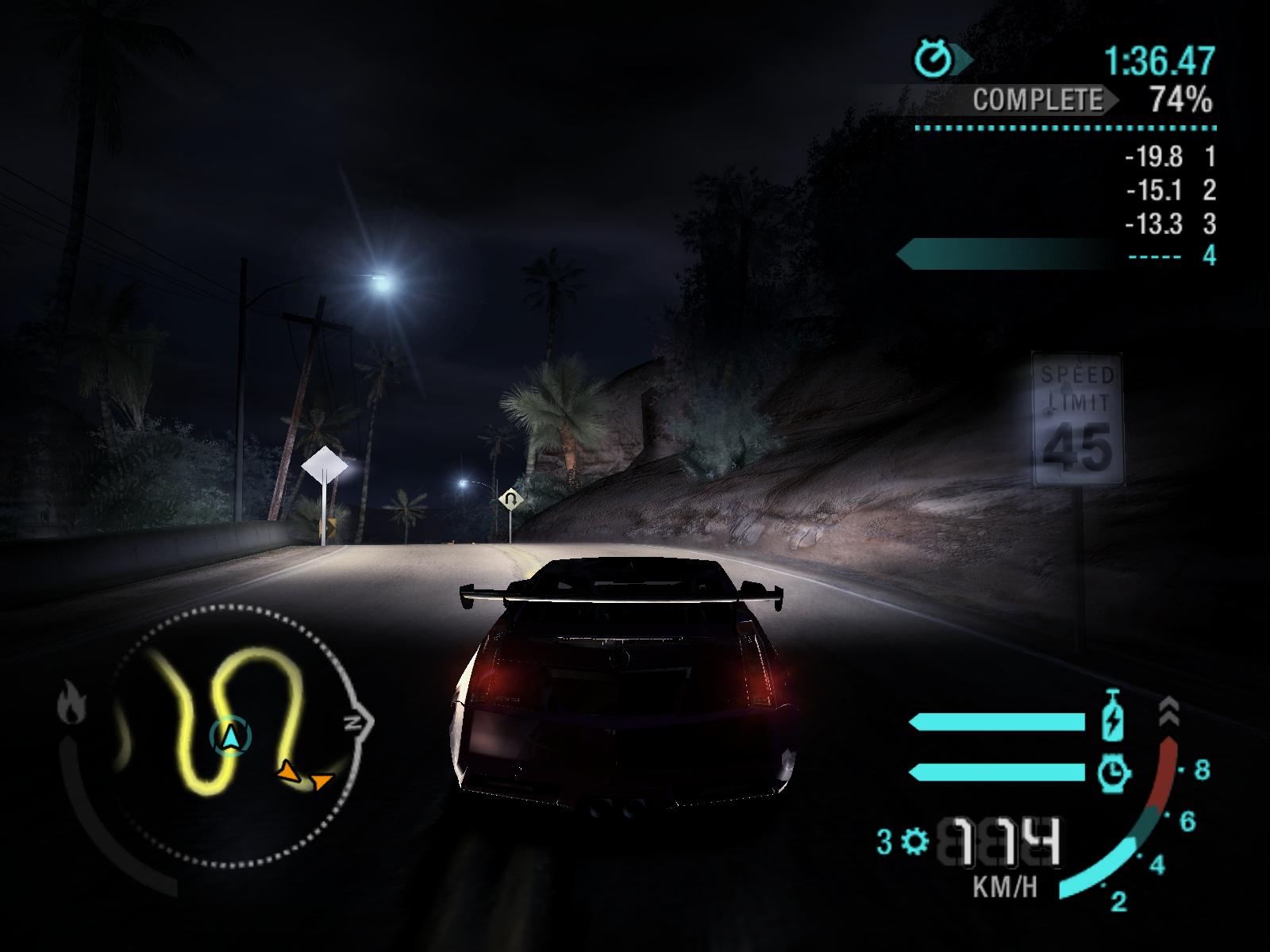Select the first place leaderboard row
Image resolution: width=1270 pixels, height=952 pixels.
click(x=1168, y=157)
